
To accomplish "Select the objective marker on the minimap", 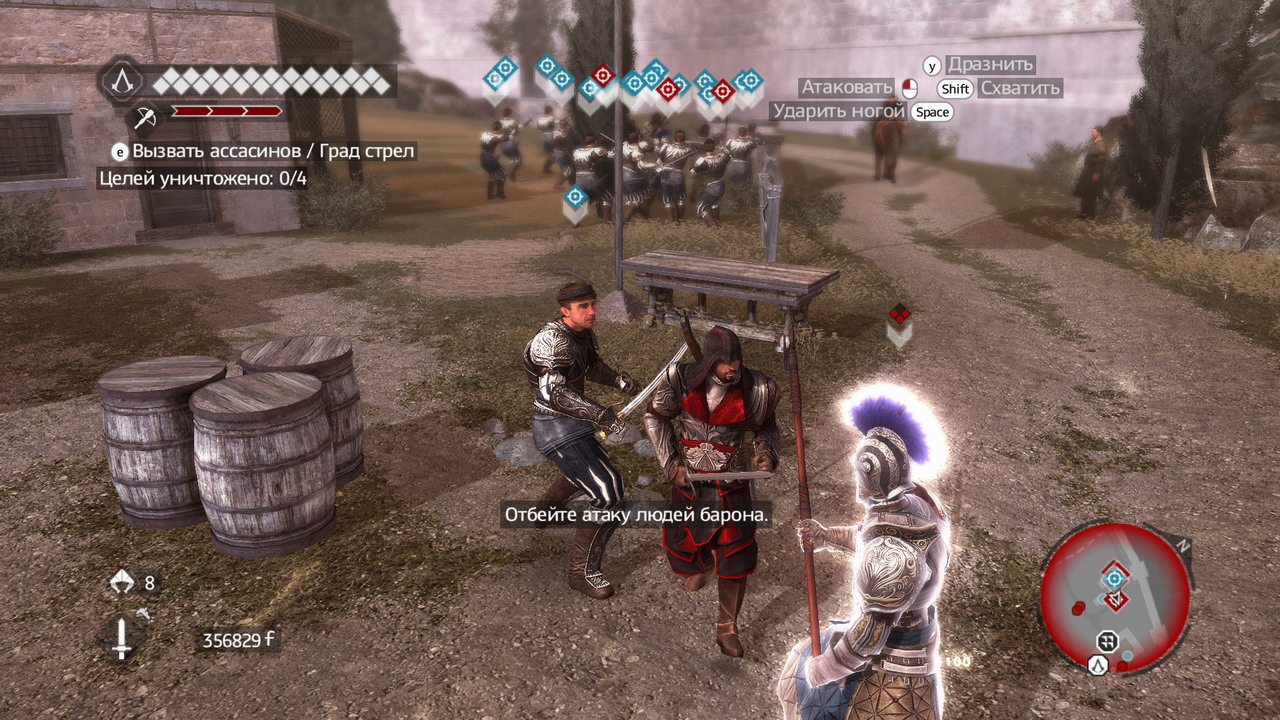I will pos(1114,578).
